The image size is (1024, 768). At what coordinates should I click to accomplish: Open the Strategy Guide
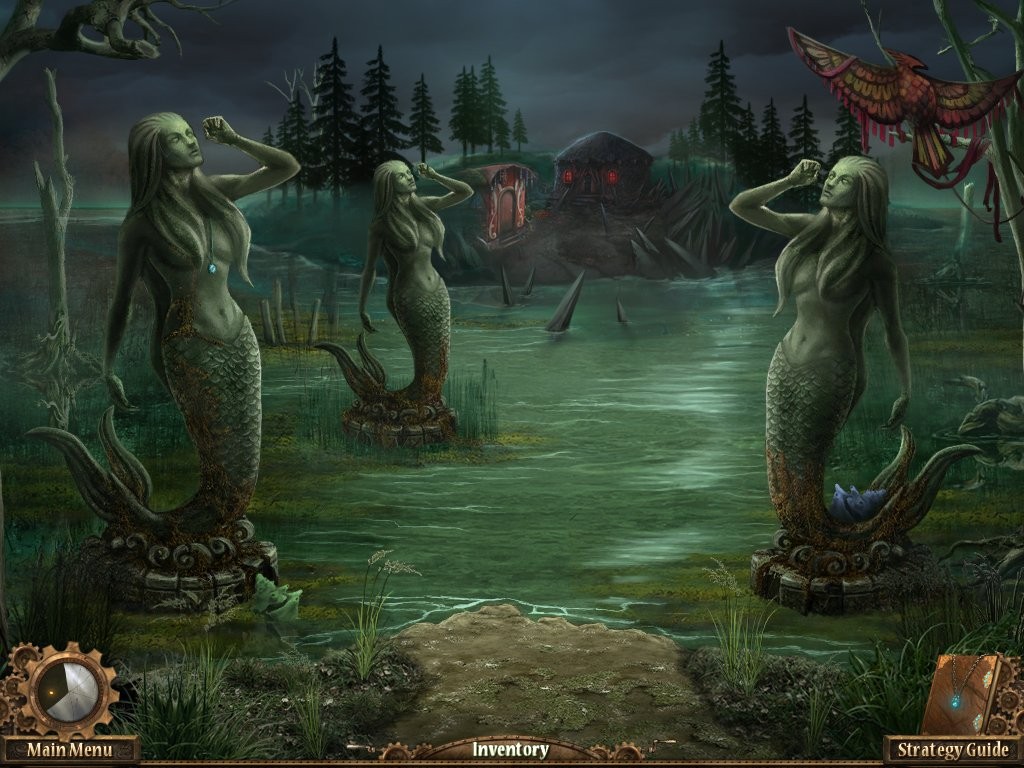(x=952, y=749)
